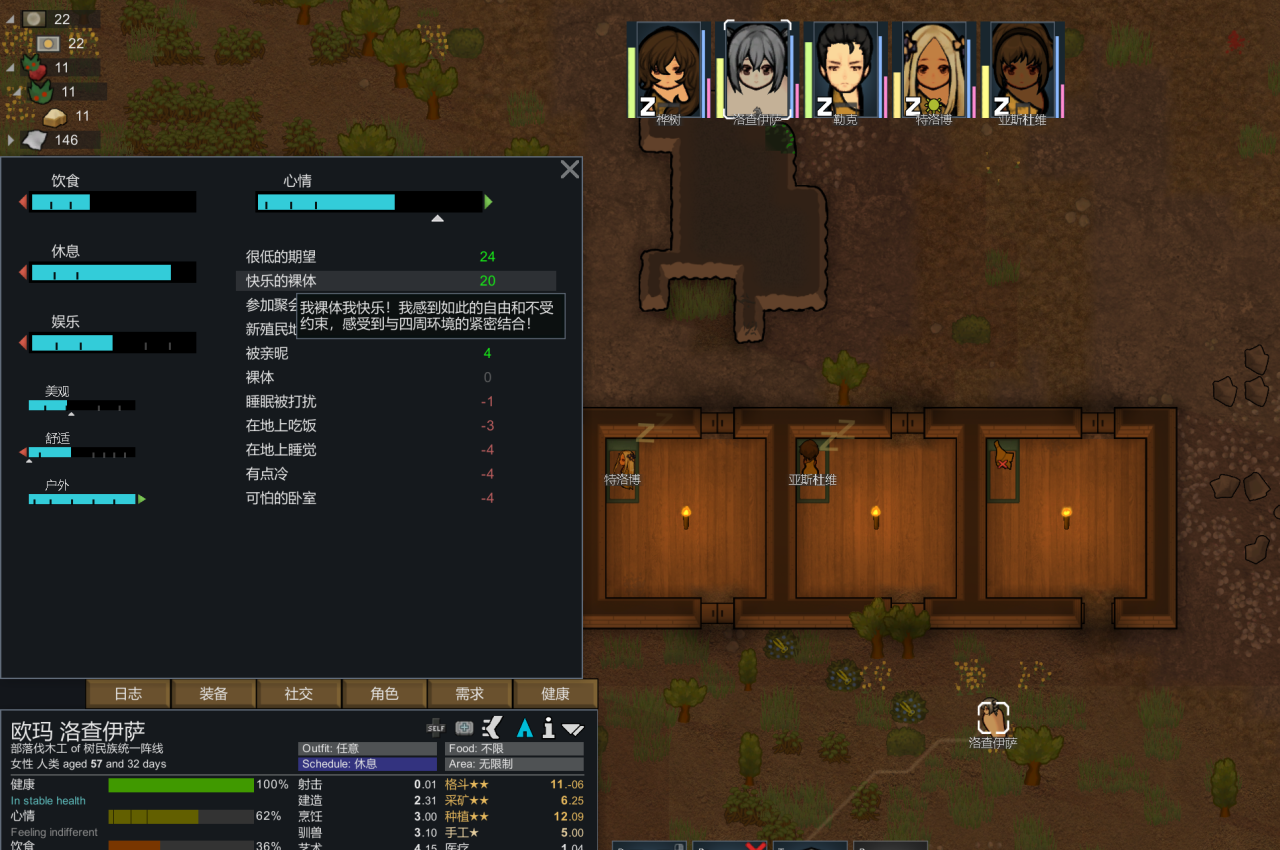Click the 快乐的裸体 mood thought row
Screen dimensions: 1280x850
[395, 281]
